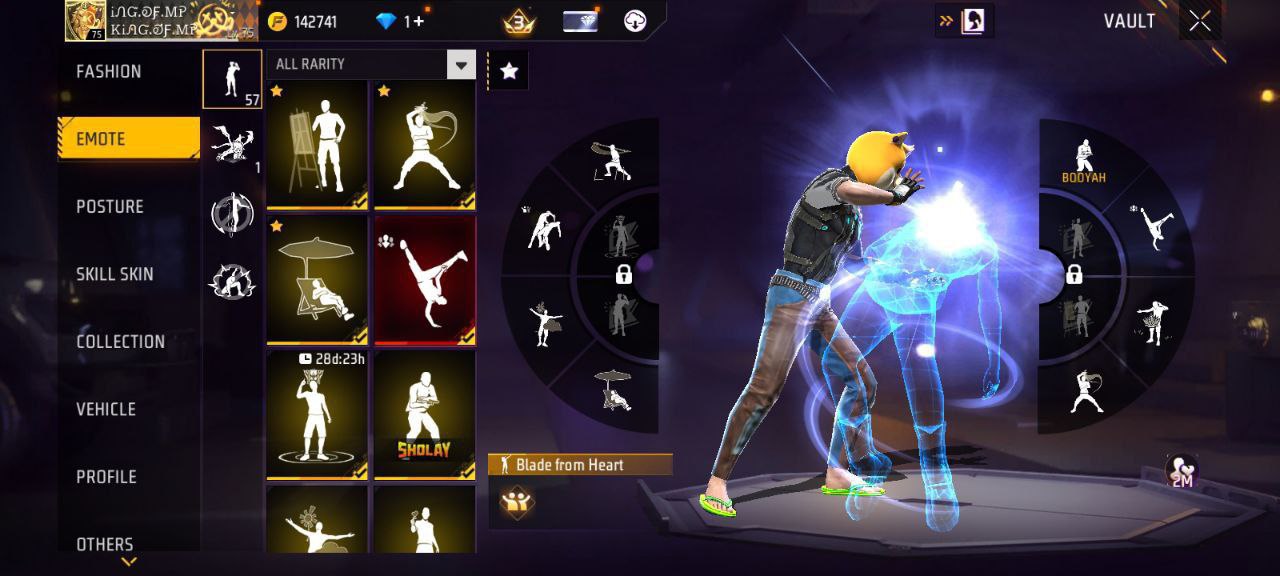The width and height of the screenshot is (1280, 576).
Task: Switch to the Posture tab
Action: pyautogui.click(x=110, y=207)
